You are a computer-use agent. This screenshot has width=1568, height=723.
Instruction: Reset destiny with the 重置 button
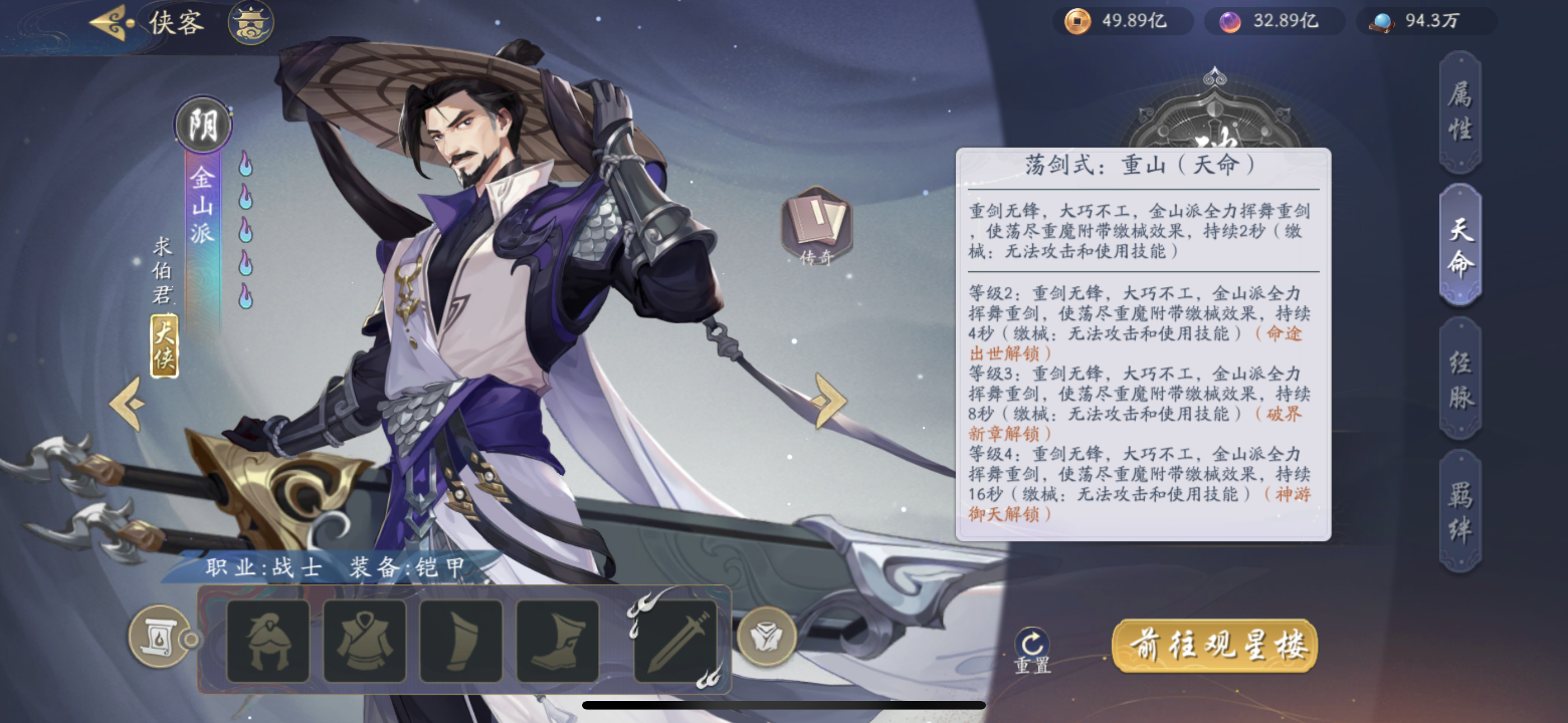point(1032,650)
